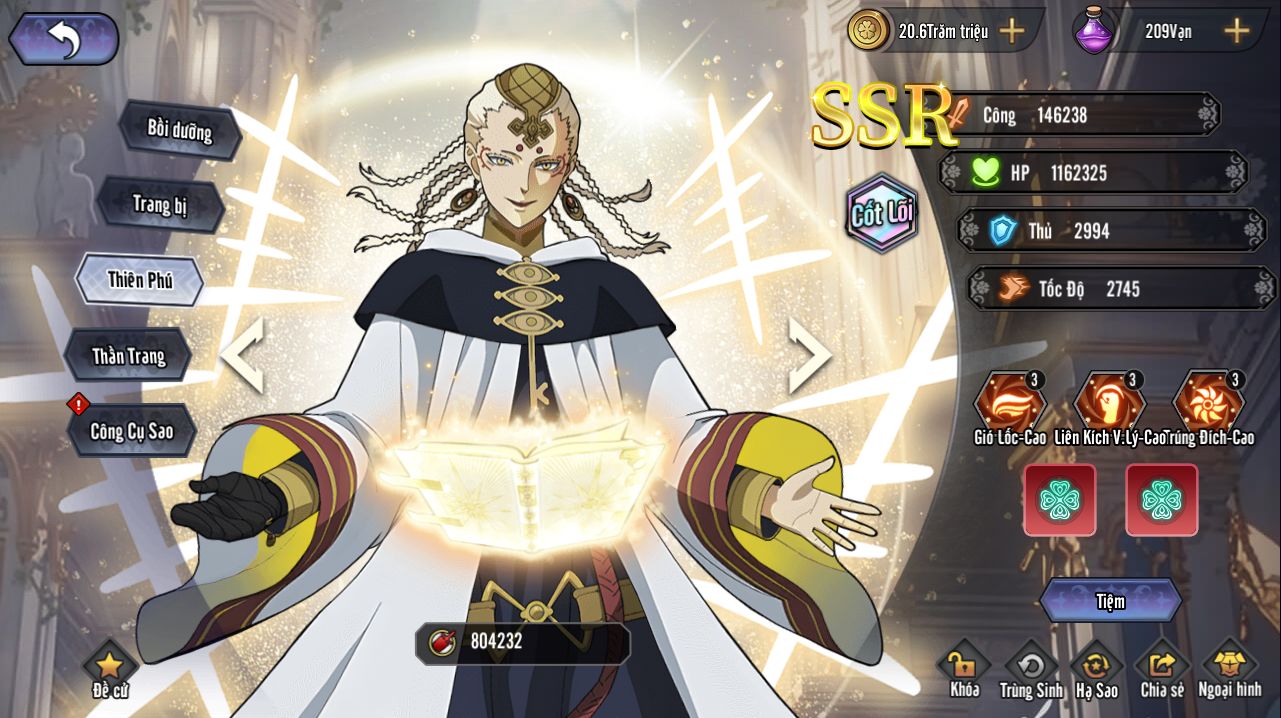Switch to the Trang bị tab
The width and height of the screenshot is (1281, 718).
[160, 205]
